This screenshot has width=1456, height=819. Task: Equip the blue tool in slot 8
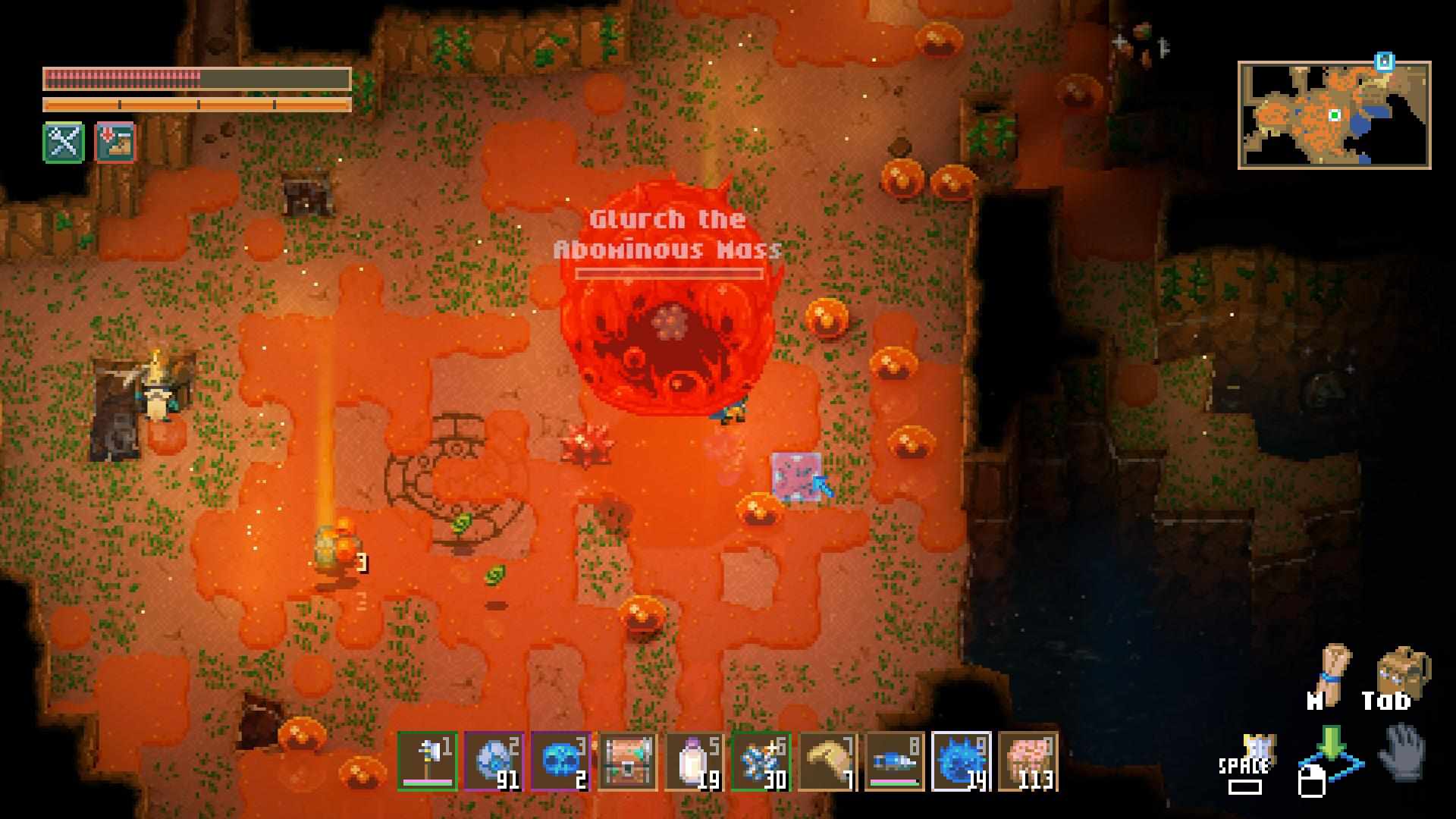click(x=894, y=761)
